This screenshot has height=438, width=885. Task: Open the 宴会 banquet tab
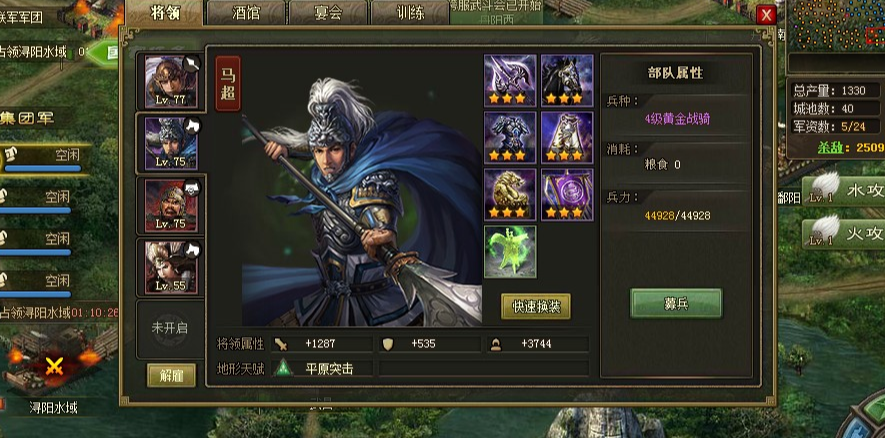pyautogui.click(x=327, y=13)
